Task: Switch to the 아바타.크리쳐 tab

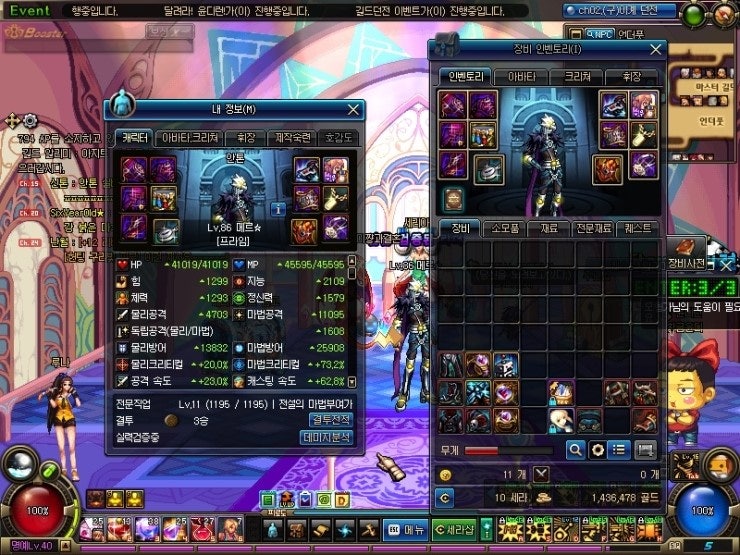Action: click(x=191, y=137)
